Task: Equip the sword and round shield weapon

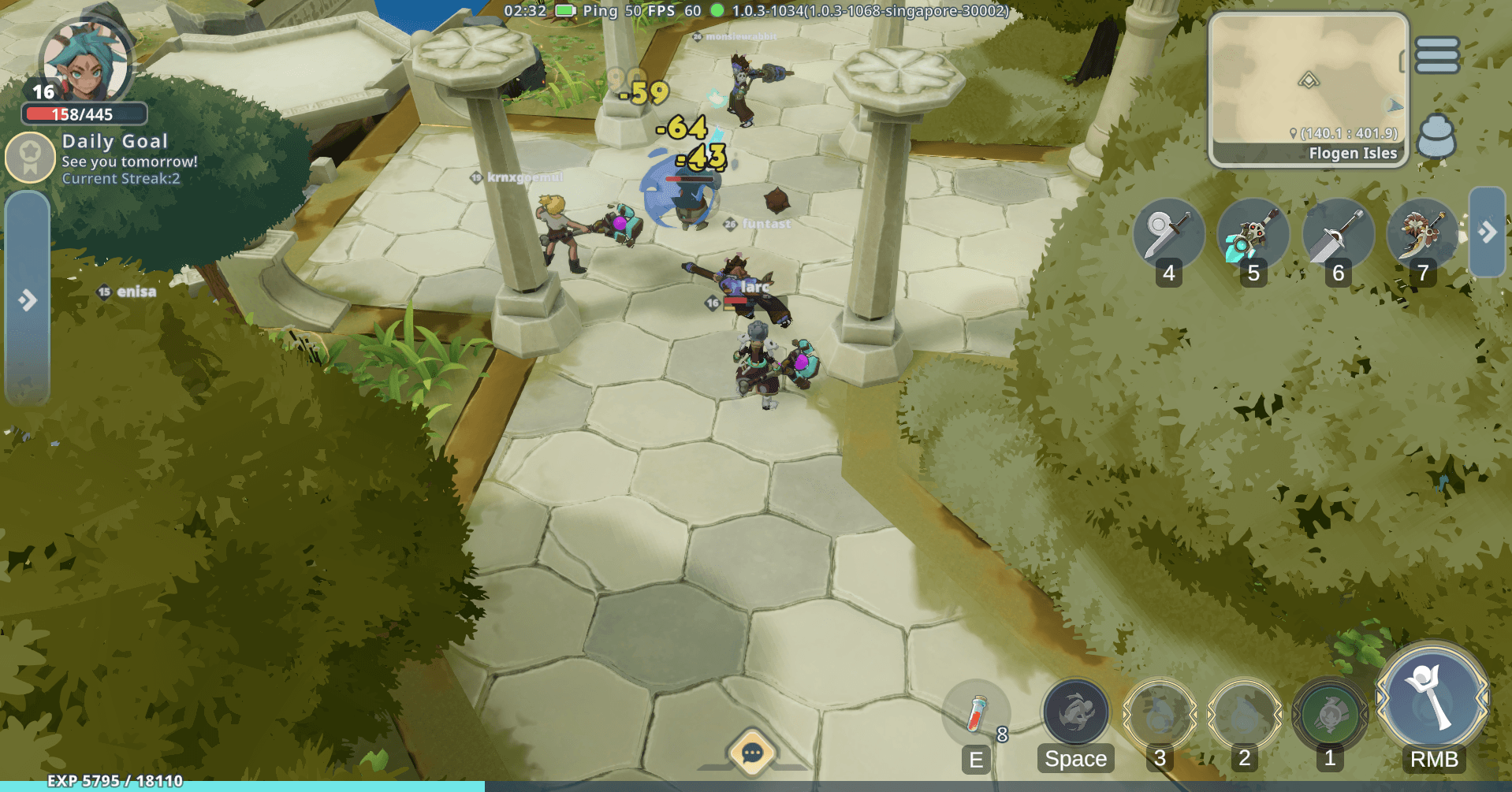Action: click(x=1168, y=234)
